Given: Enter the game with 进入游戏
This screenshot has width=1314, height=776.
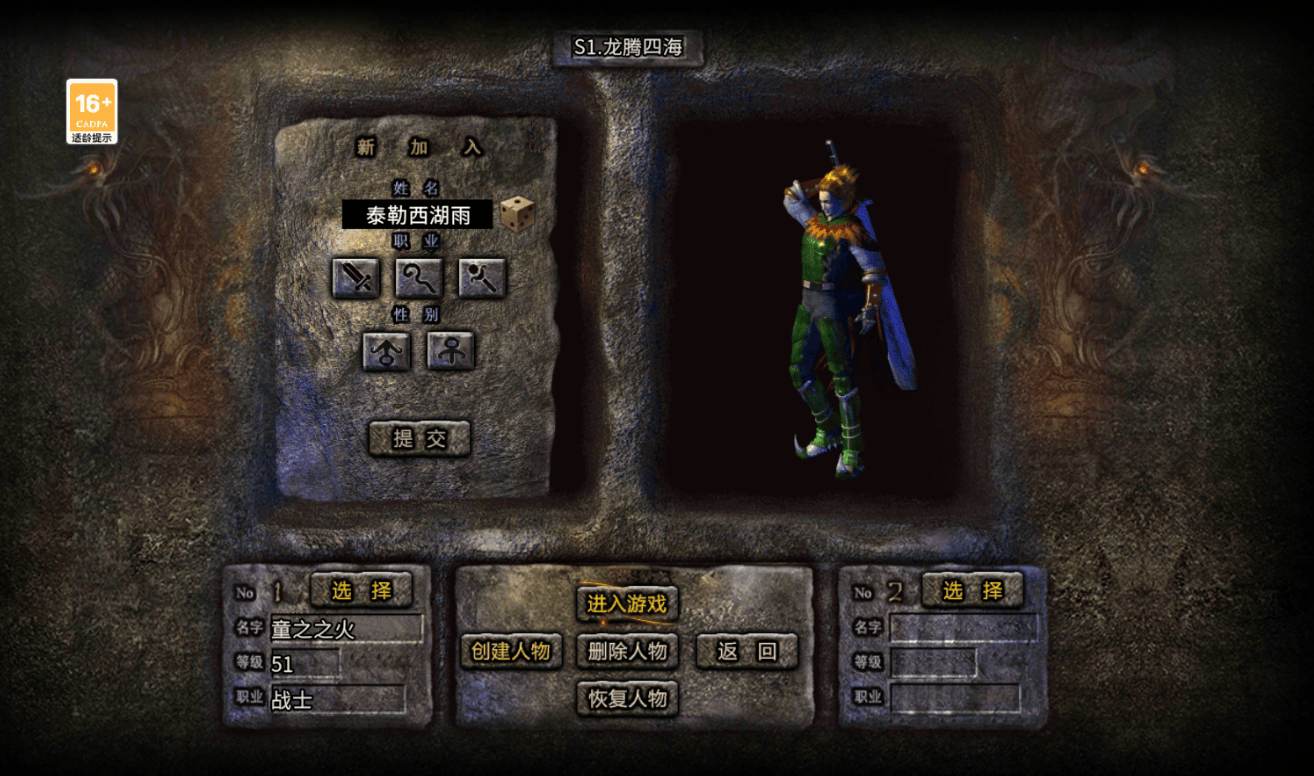Looking at the screenshot, I should [x=627, y=603].
